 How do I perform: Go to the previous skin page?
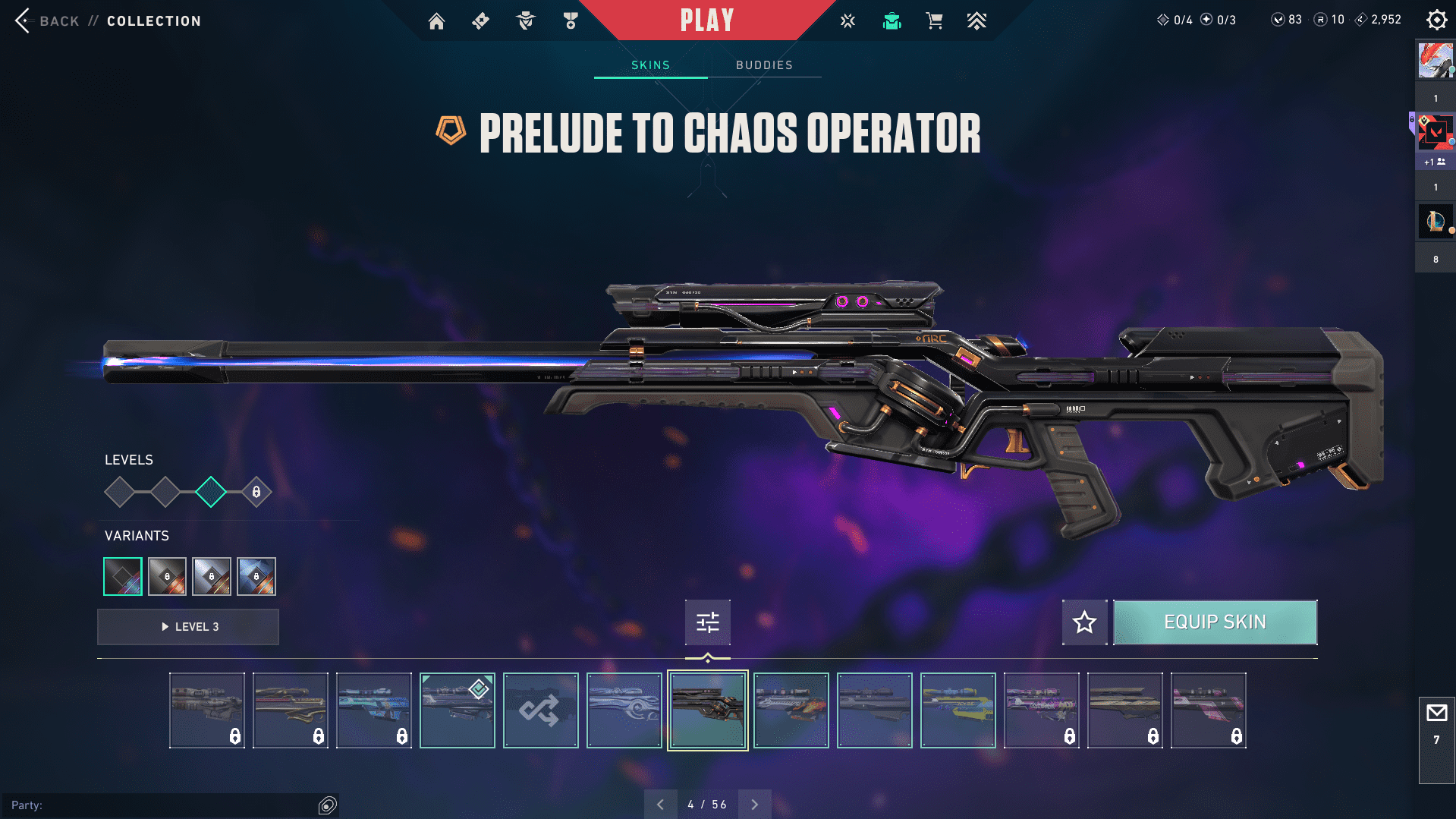pyautogui.click(x=660, y=805)
